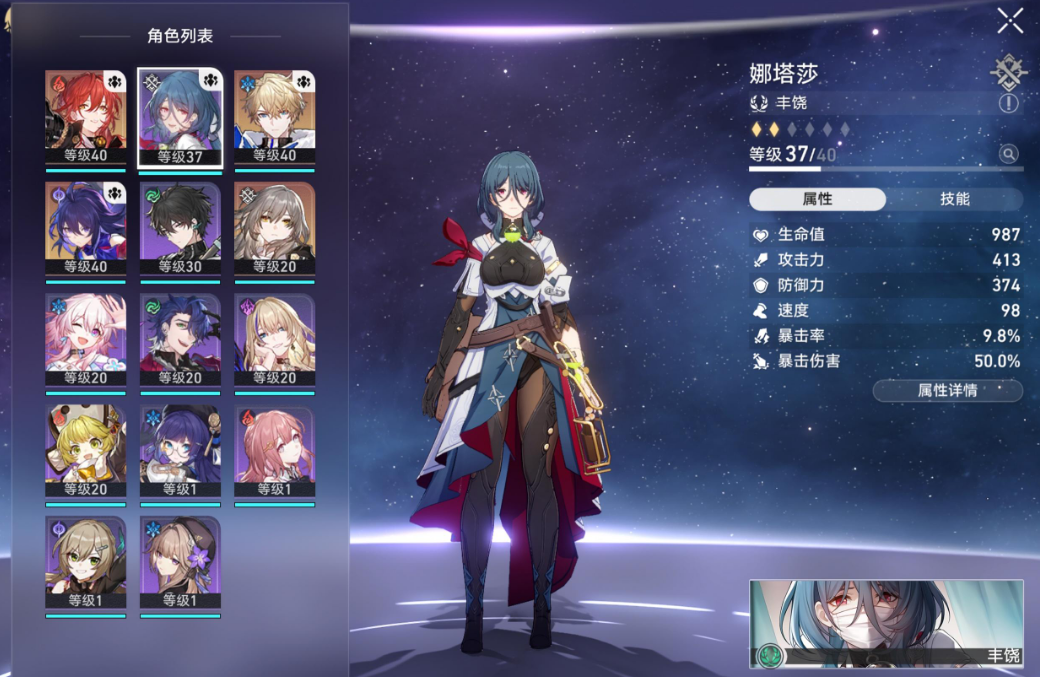
Task: Select the 属性 tab
Action: tap(817, 199)
